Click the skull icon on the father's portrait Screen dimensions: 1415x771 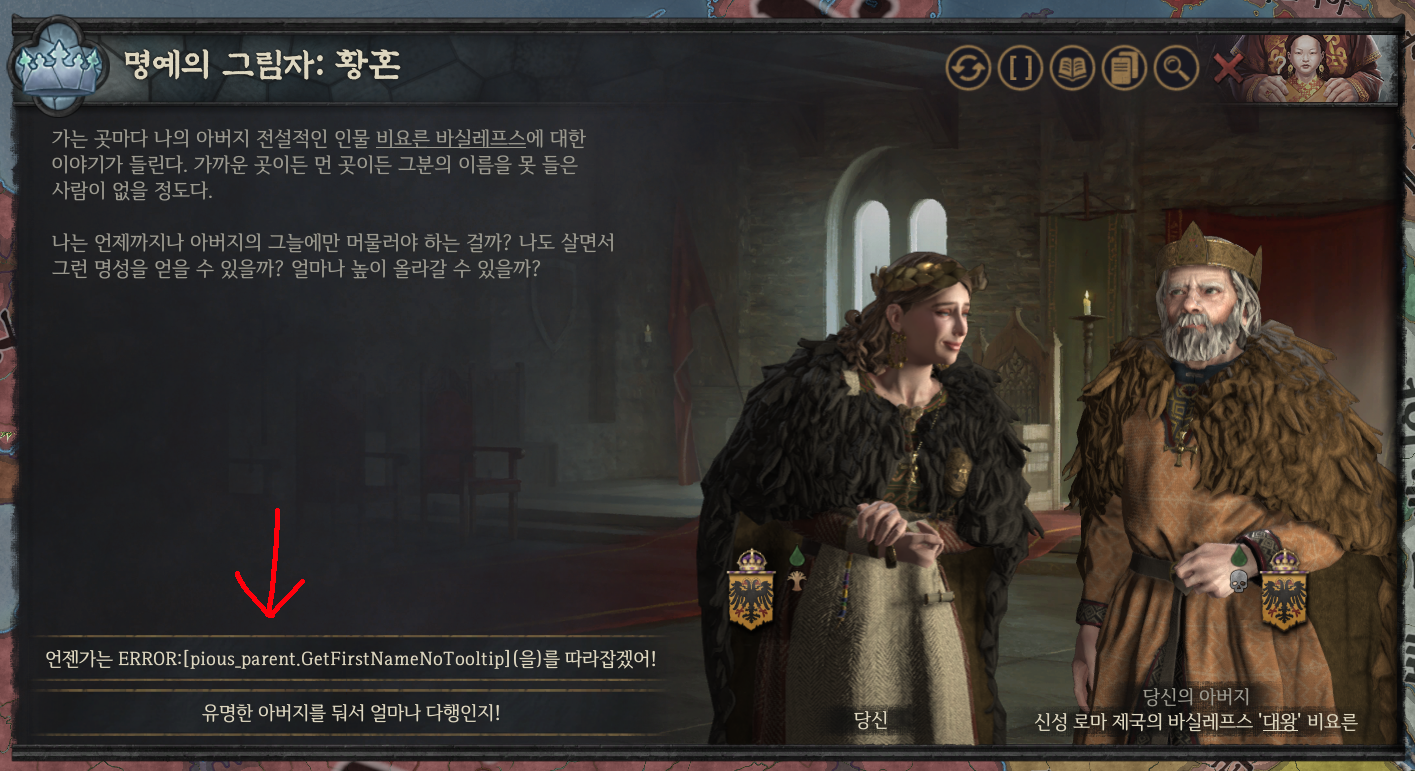(1239, 582)
